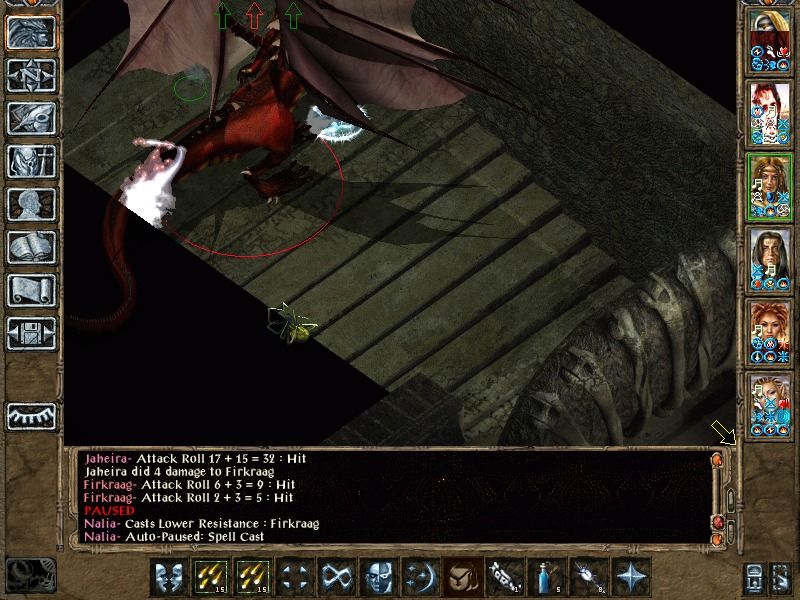800x600 pixels.
Task: Click the infinity symbol action button
Action: click(x=334, y=577)
